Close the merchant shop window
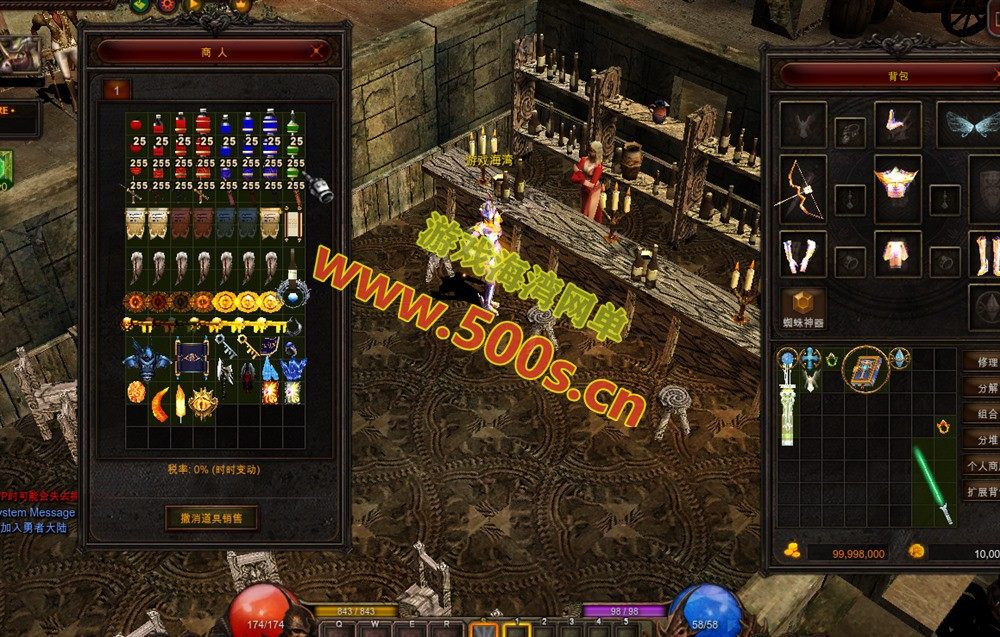Viewport: 1000px width, 637px height. coord(318,50)
